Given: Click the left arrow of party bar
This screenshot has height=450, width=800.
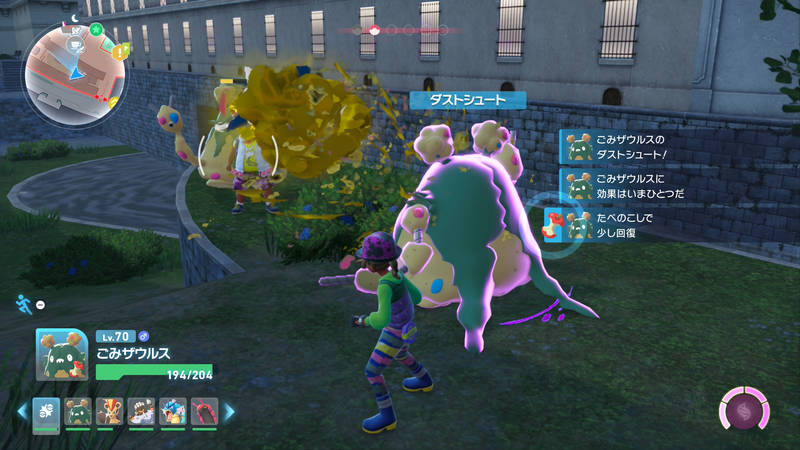Looking at the screenshot, I should (22, 410).
